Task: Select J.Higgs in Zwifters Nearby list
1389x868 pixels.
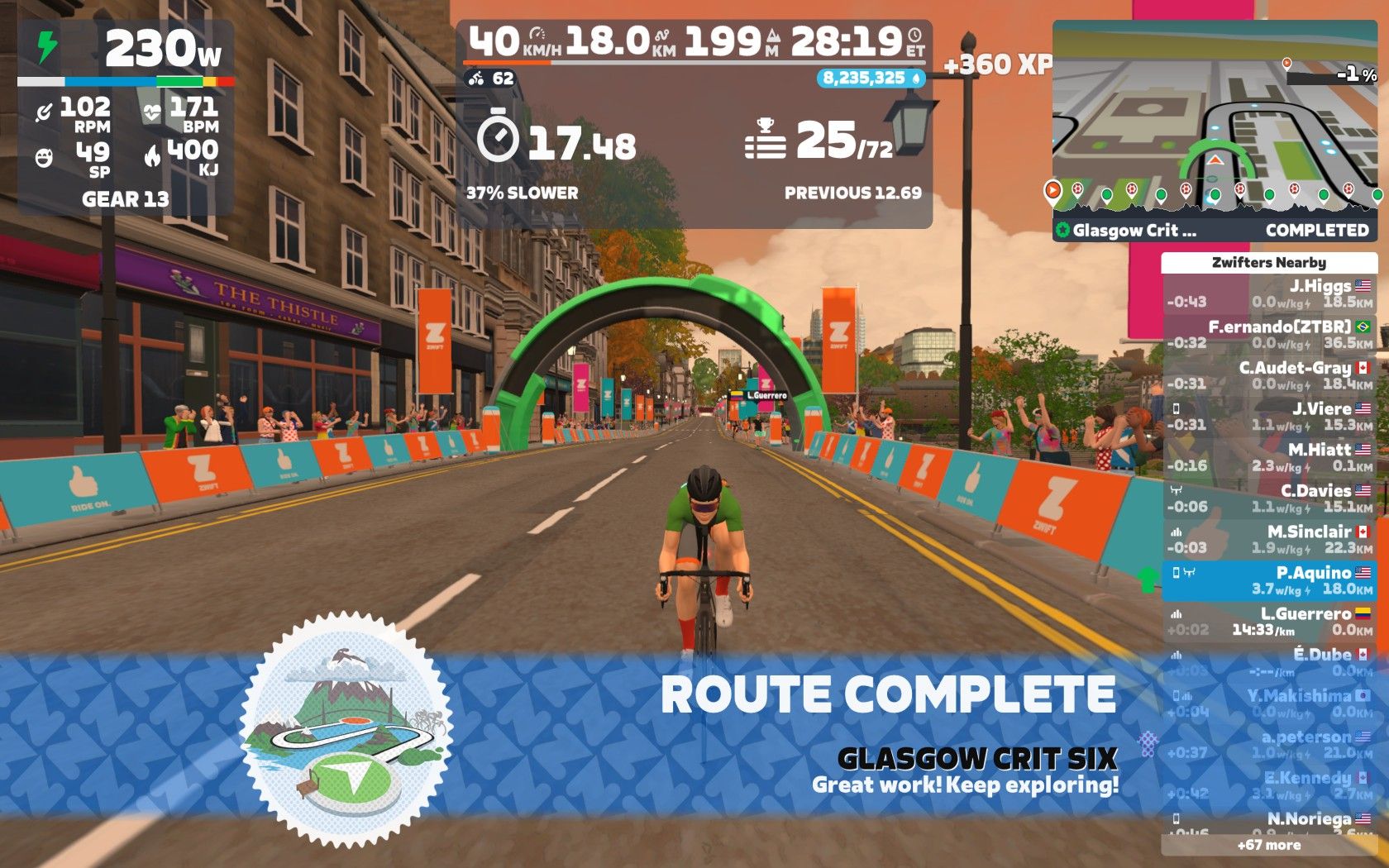Action: 1268,293
